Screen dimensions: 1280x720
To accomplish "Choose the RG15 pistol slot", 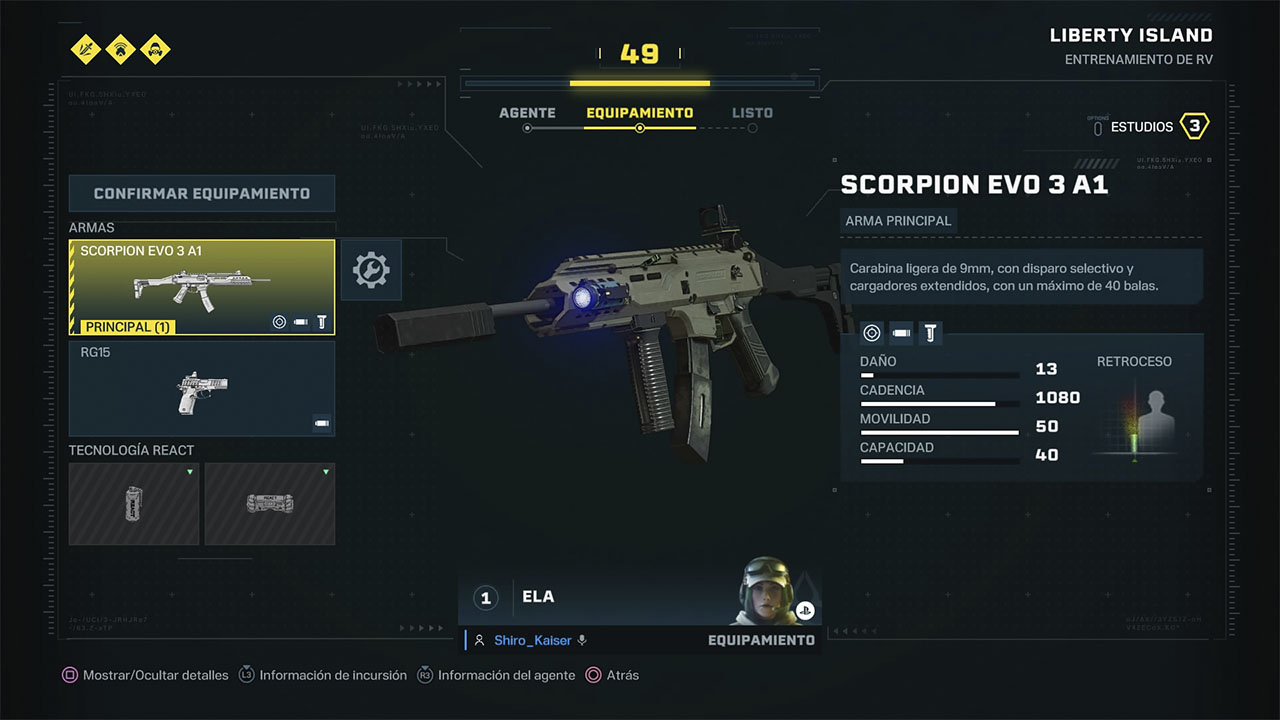I will tap(201, 388).
